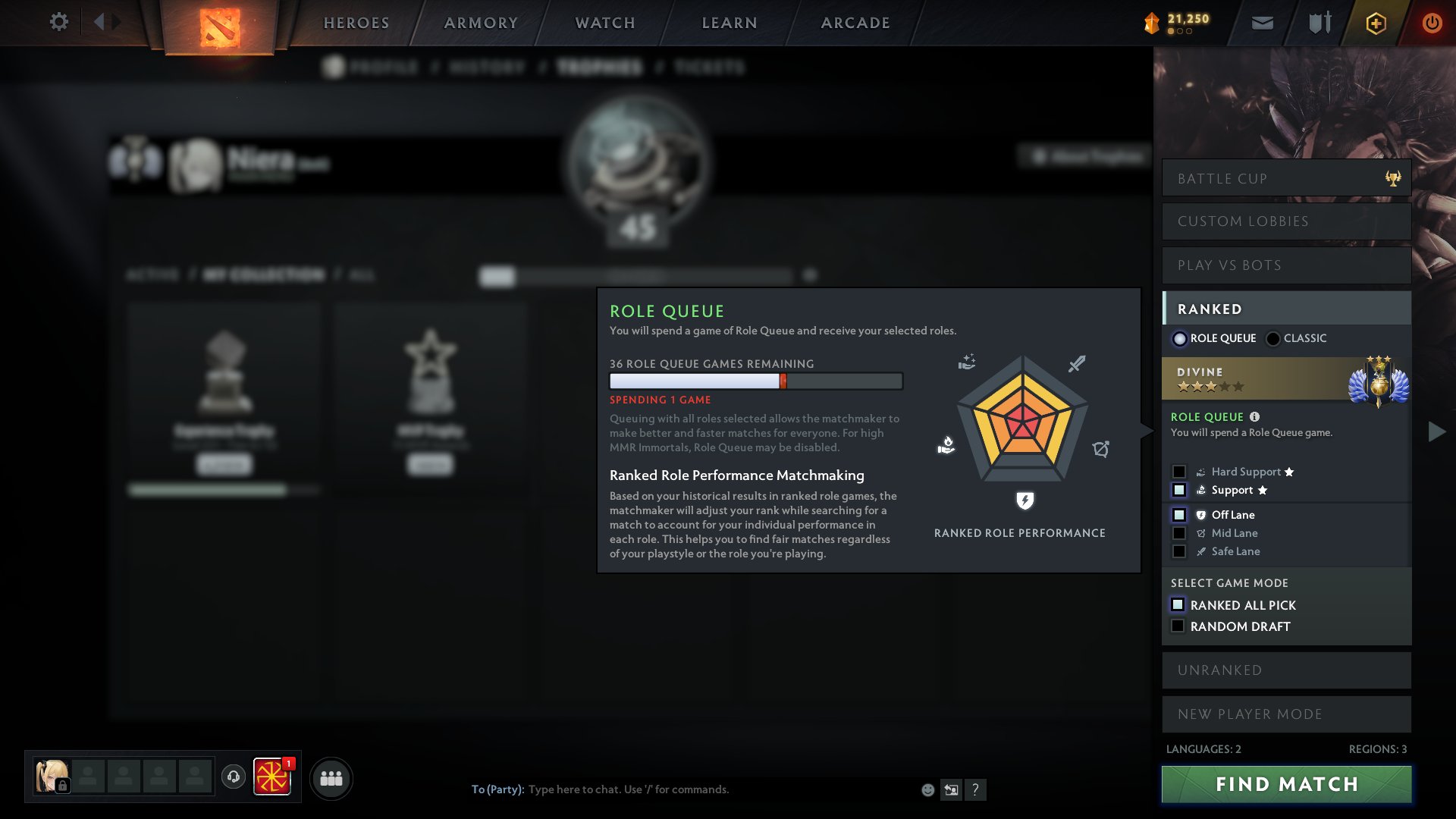This screenshot has height=819, width=1456.
Task: Open the friends list icon near chat
Action: [x=331, y=777]
